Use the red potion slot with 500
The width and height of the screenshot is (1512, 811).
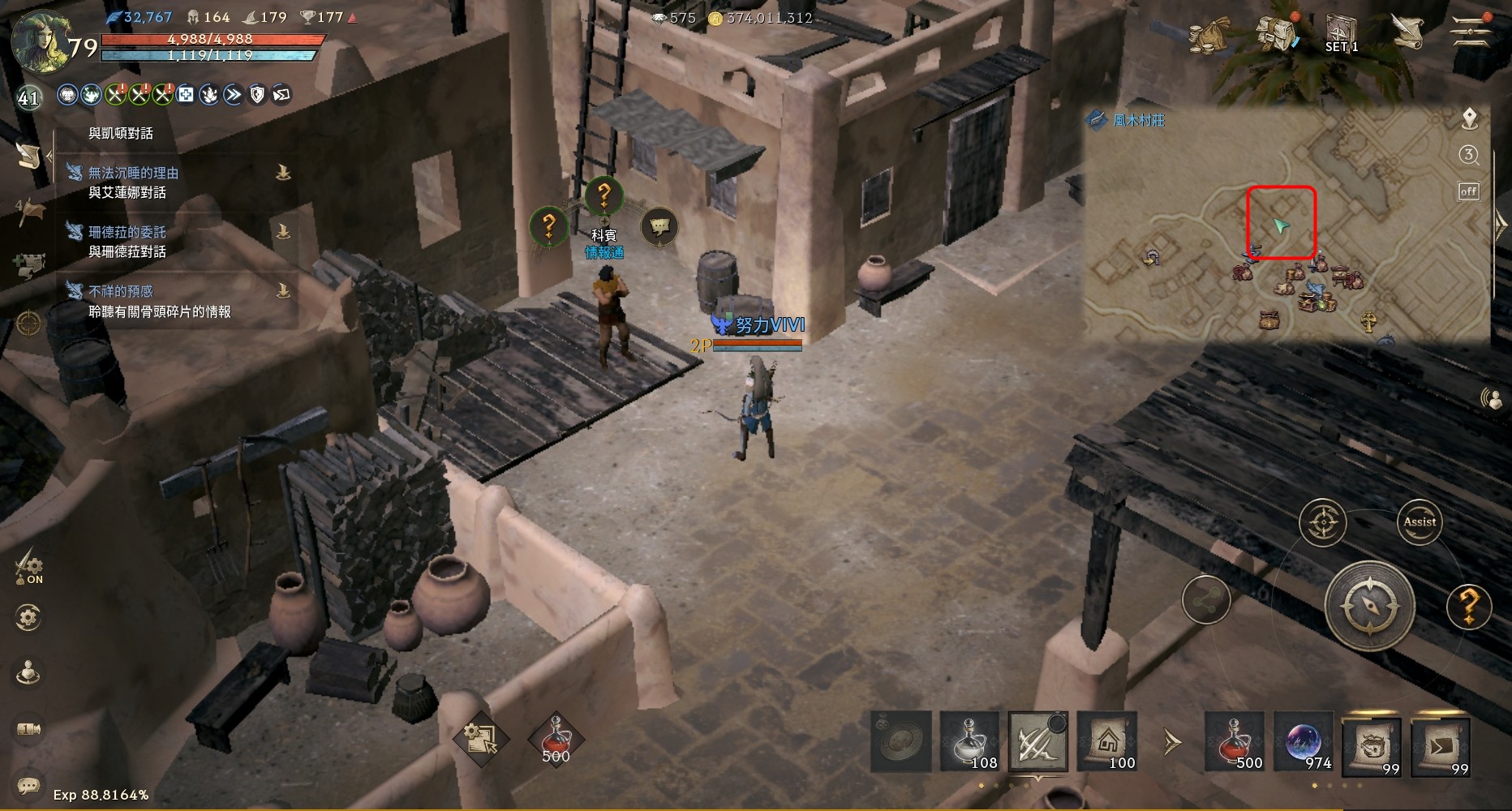pos(1234,741)
